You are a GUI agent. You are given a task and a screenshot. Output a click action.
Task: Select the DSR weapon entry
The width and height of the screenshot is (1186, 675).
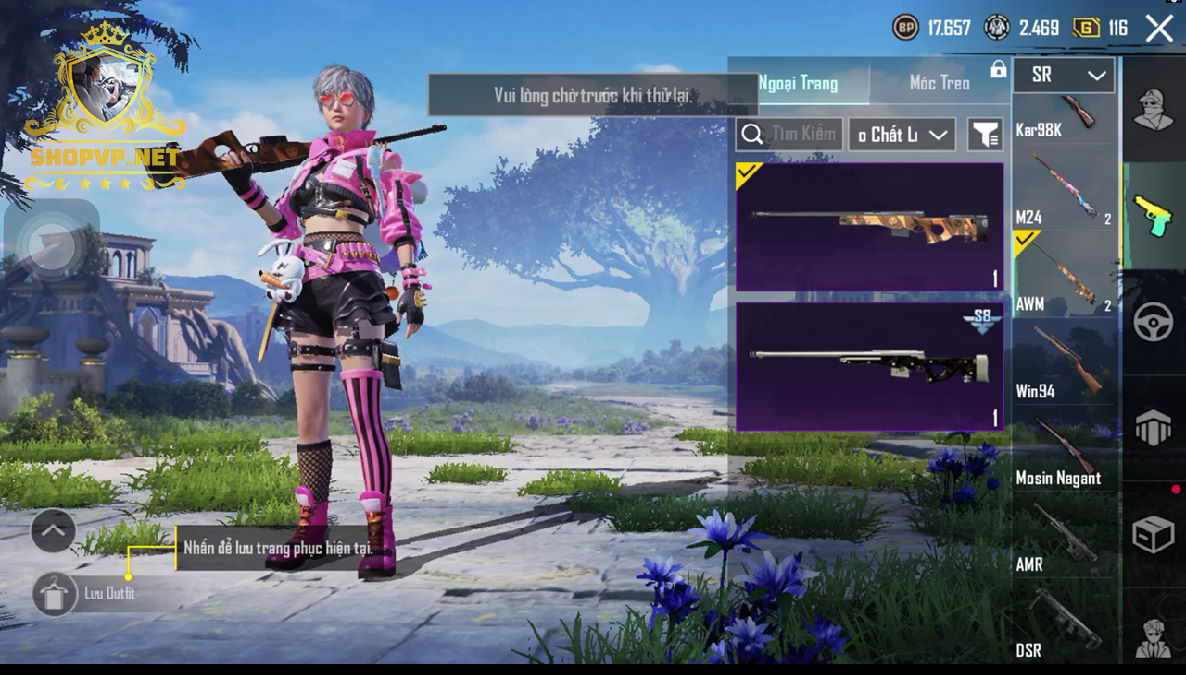[1064, 622]
